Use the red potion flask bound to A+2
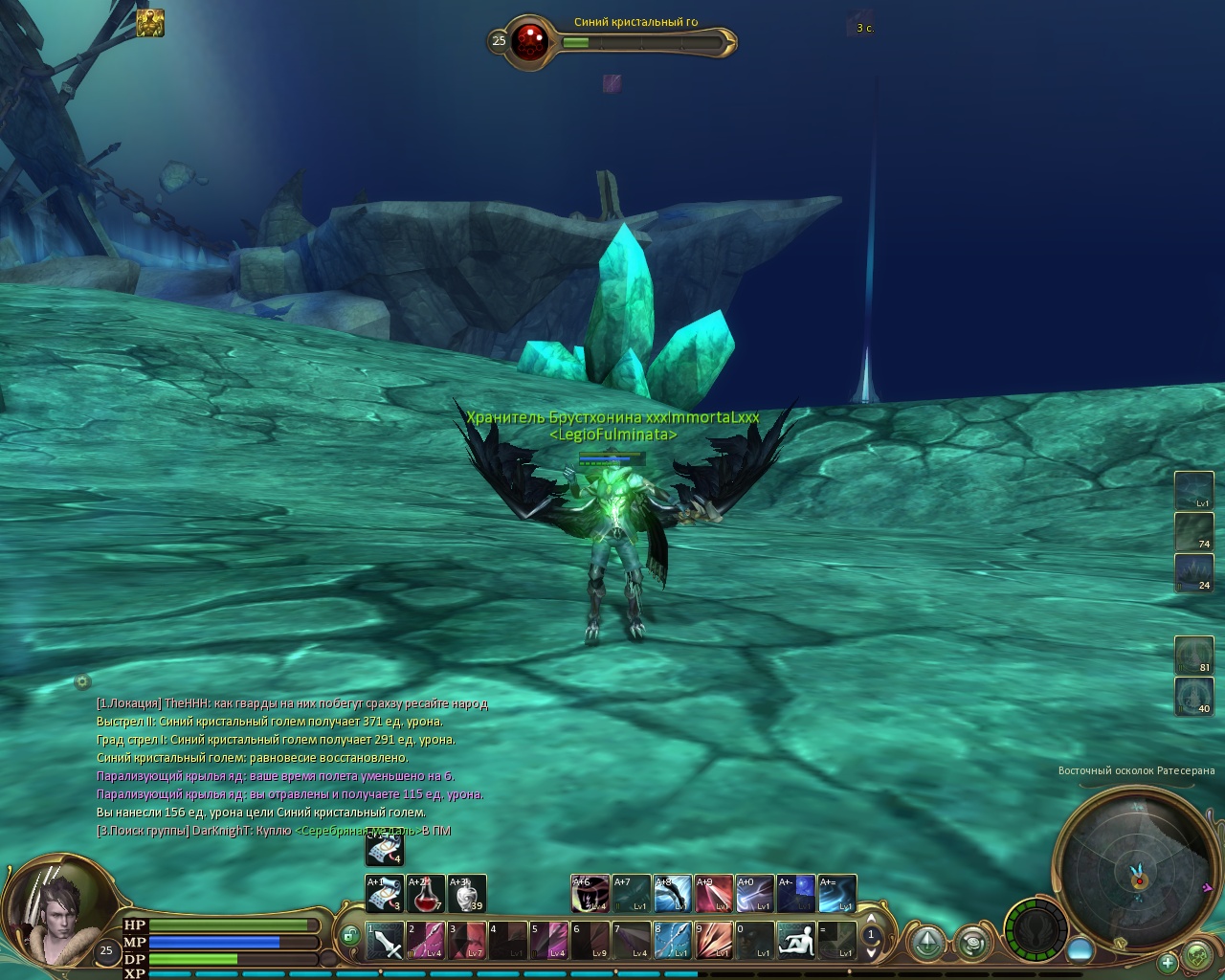The height and width of the screenshot is (980, 1225). click(426, 894)
